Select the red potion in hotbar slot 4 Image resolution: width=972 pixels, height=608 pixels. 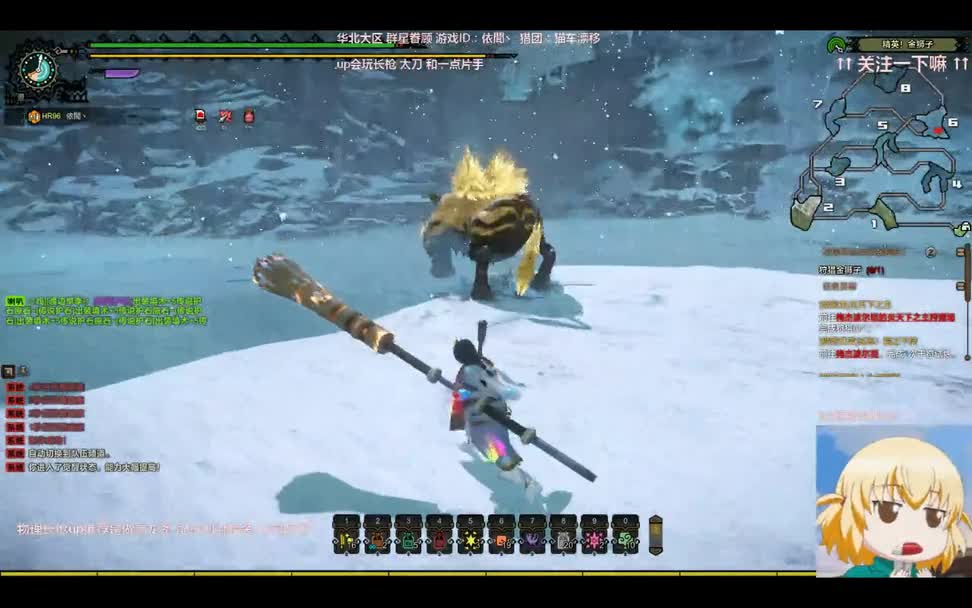(439, 536)
